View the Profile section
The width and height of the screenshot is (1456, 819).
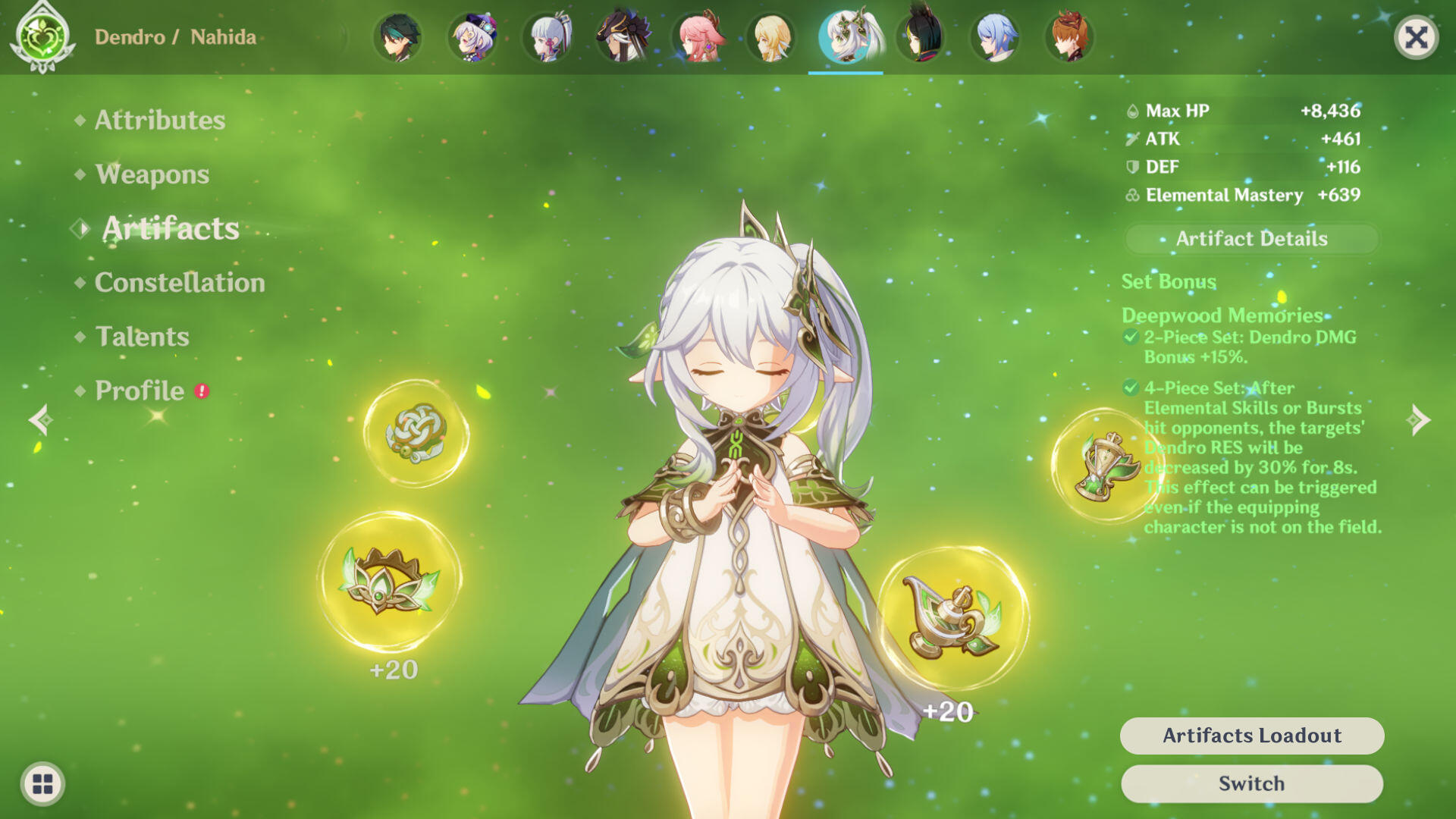pos(140,391)
